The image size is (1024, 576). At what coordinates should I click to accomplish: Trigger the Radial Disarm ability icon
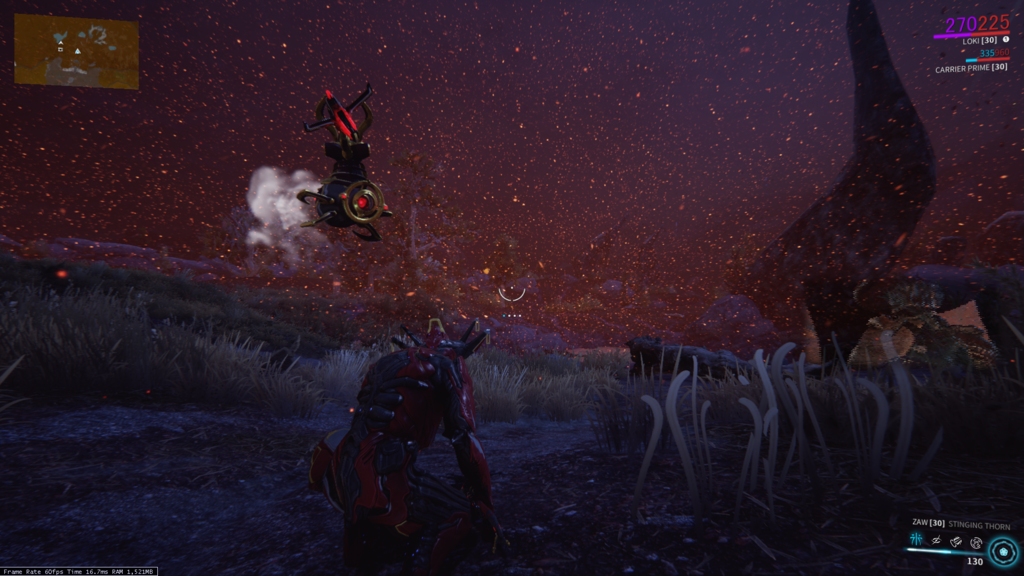coord(976,541)
